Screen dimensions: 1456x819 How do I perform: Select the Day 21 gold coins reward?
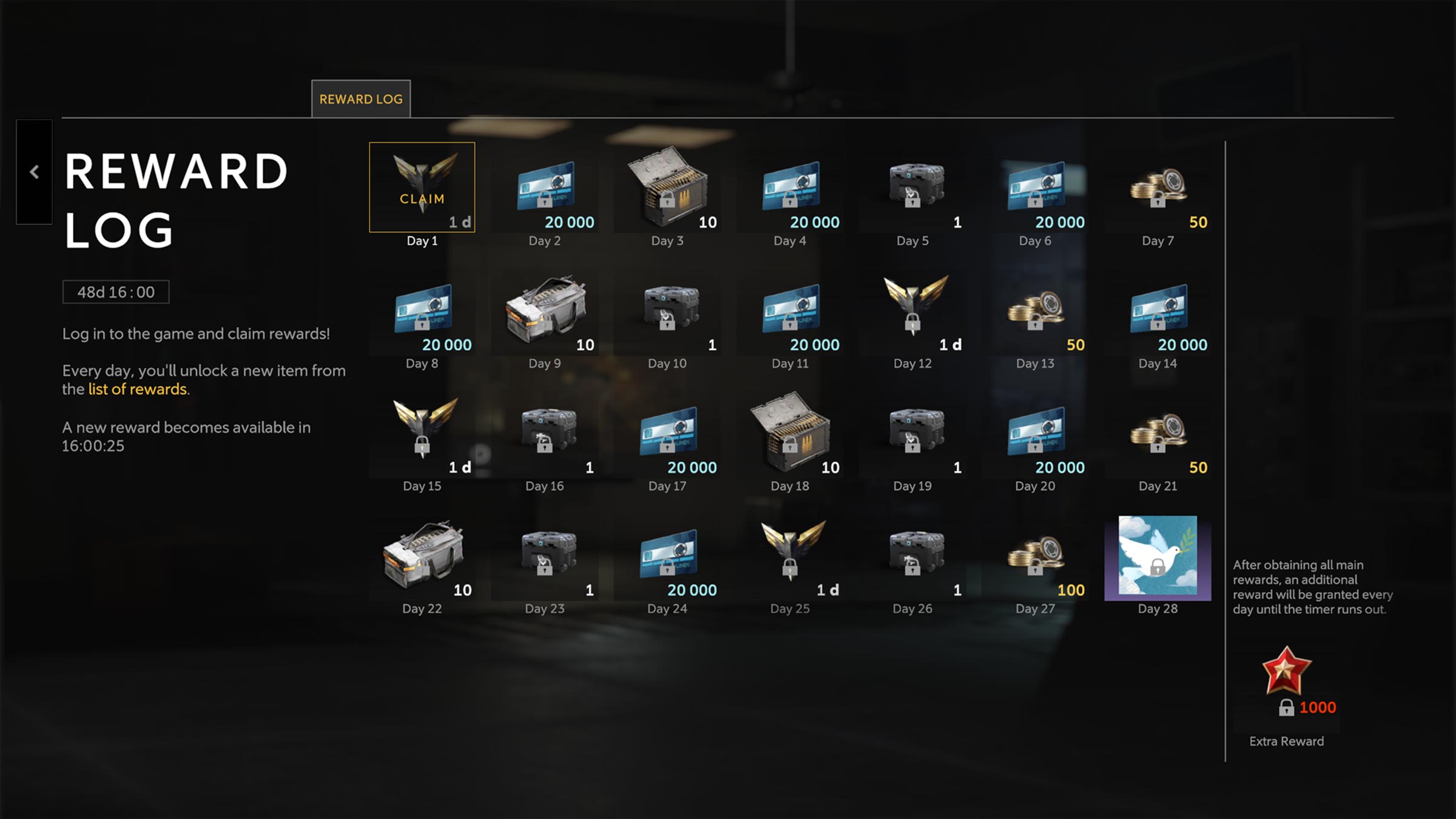pyautogui.click(x=1158, y=433)
